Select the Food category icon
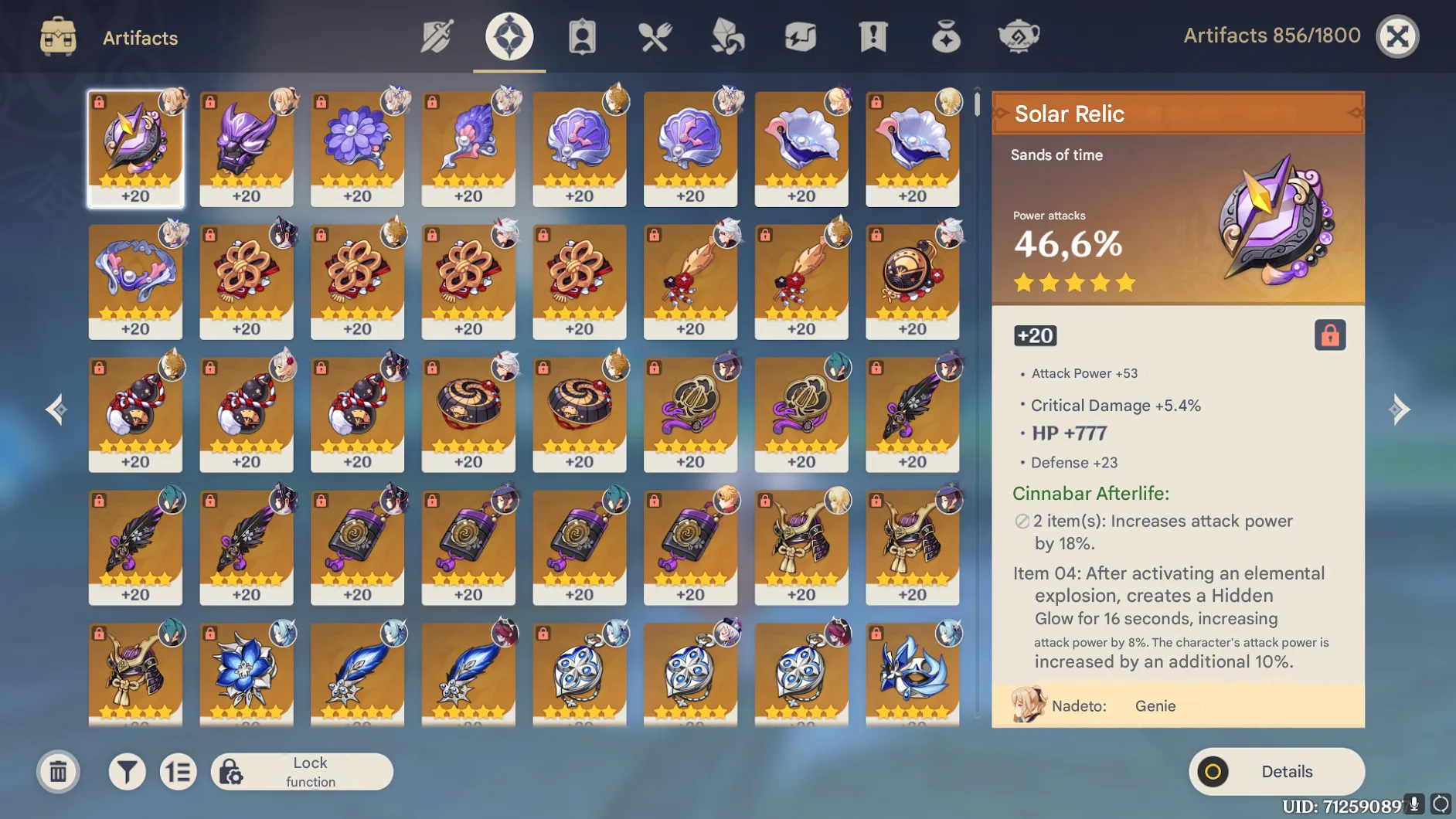The width and height of the screenshot is (1456, 819). click(654, 36)
